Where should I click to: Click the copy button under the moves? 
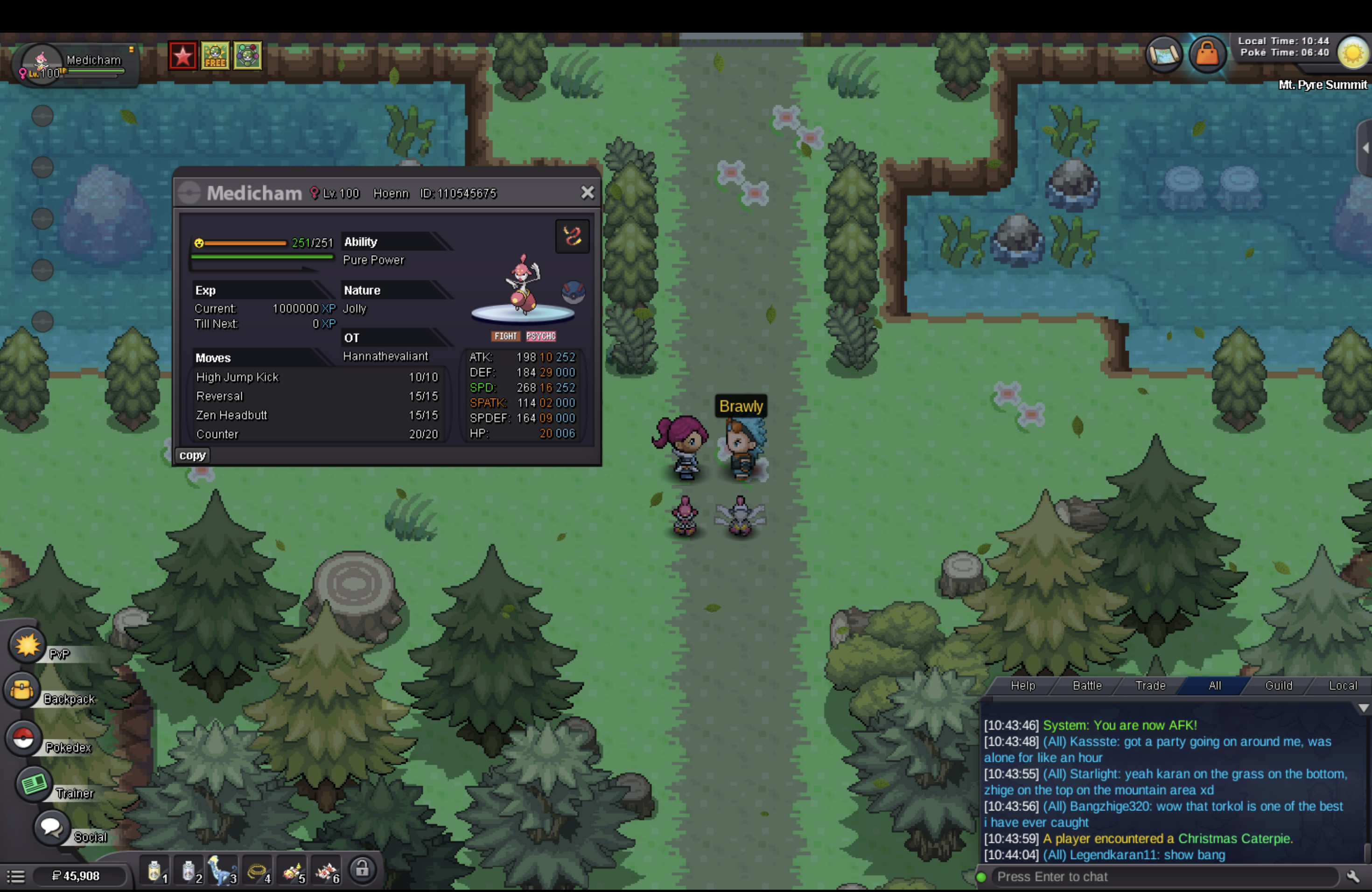(193, 455)
